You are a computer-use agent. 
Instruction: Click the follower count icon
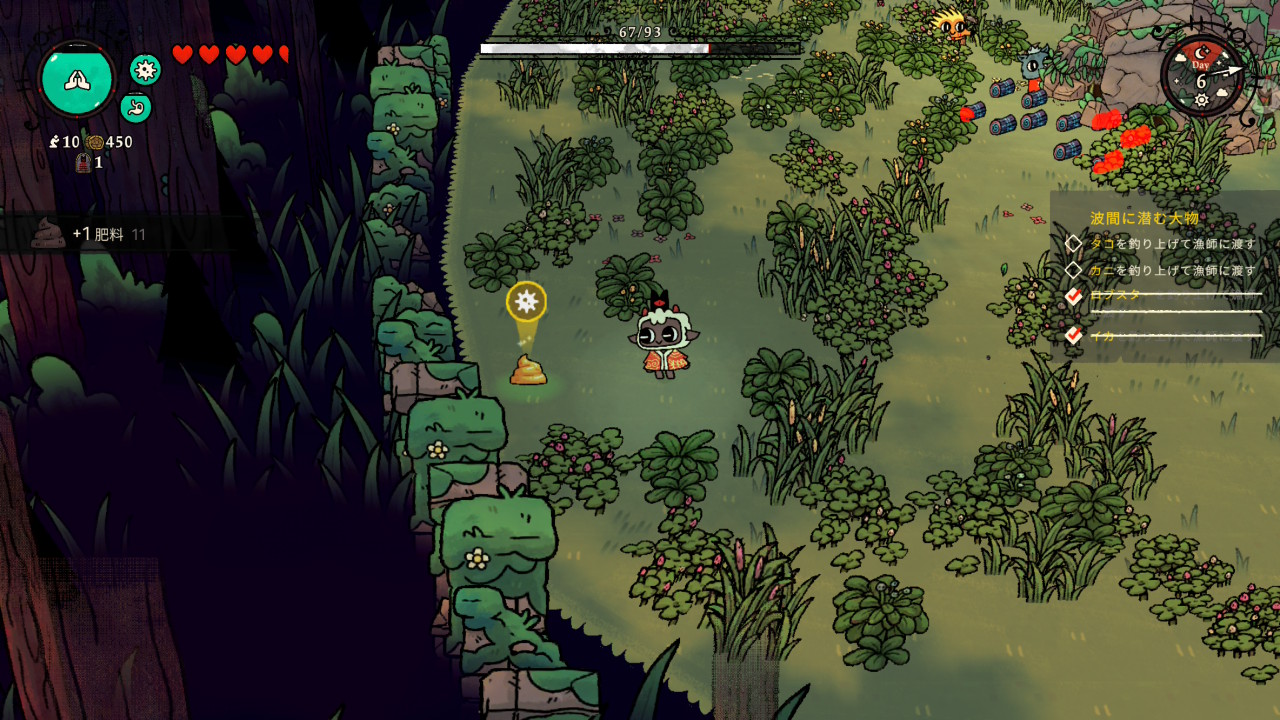tap(54, 142)
